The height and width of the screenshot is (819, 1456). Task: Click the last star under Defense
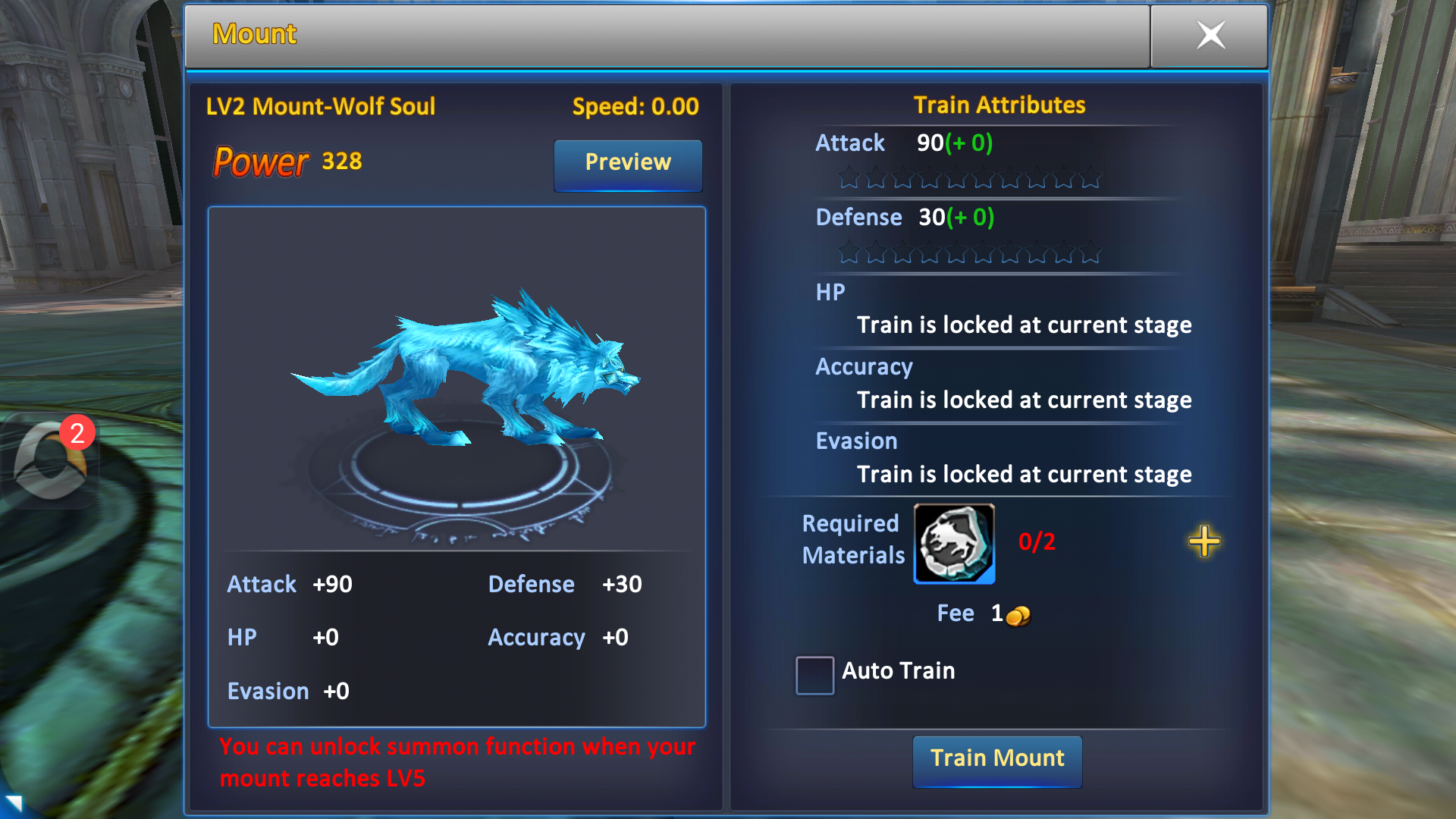coord(1090,254)
